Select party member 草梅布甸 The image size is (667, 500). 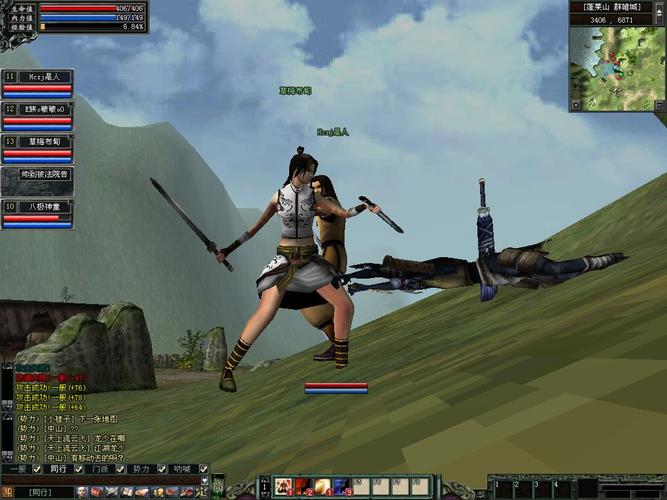[44, 142]
